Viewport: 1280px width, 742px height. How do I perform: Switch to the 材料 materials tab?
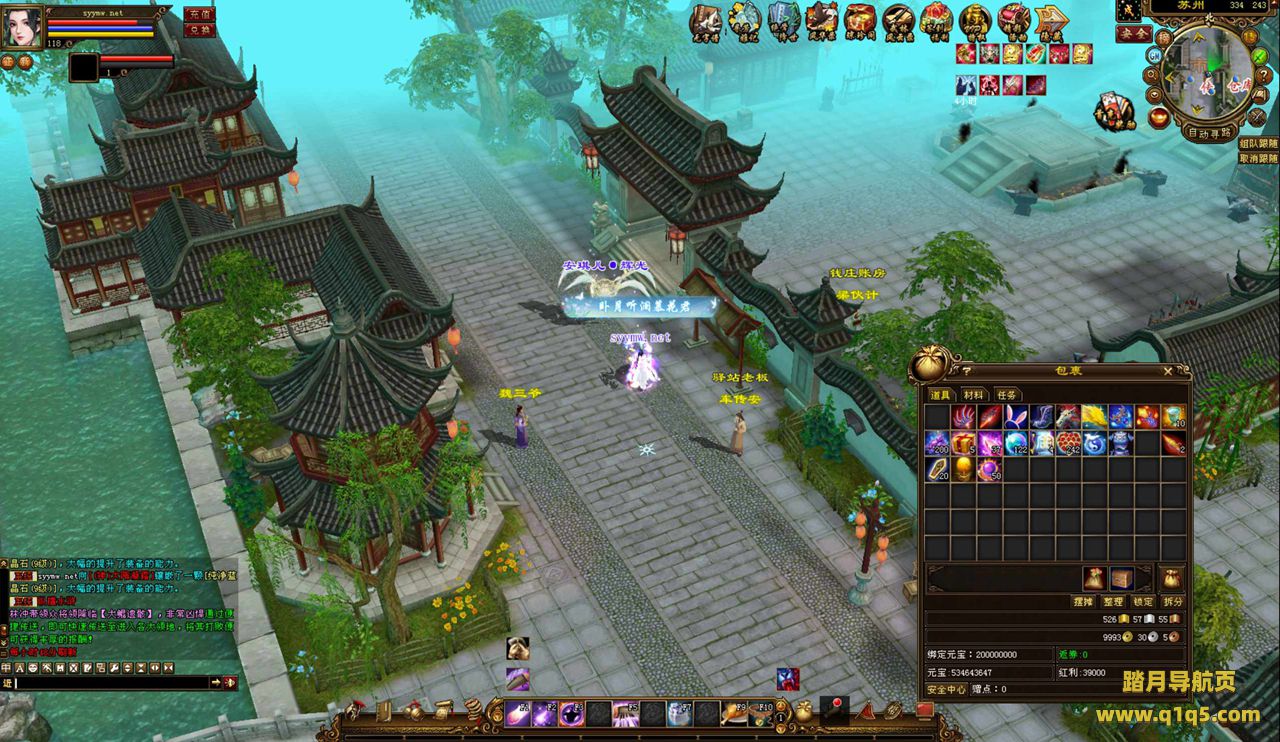click(973, 395)
